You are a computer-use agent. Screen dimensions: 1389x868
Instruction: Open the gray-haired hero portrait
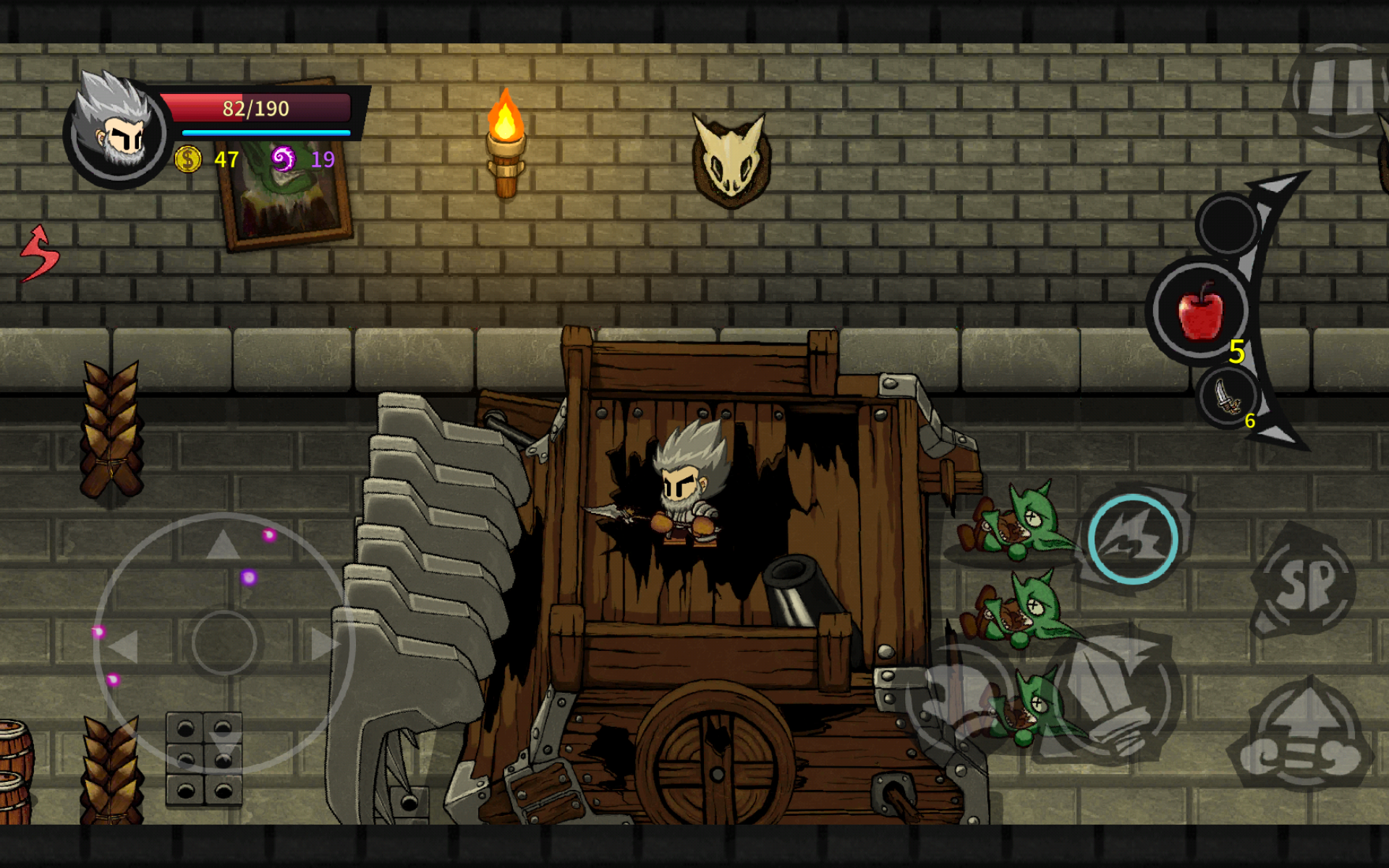coord(116,130)
